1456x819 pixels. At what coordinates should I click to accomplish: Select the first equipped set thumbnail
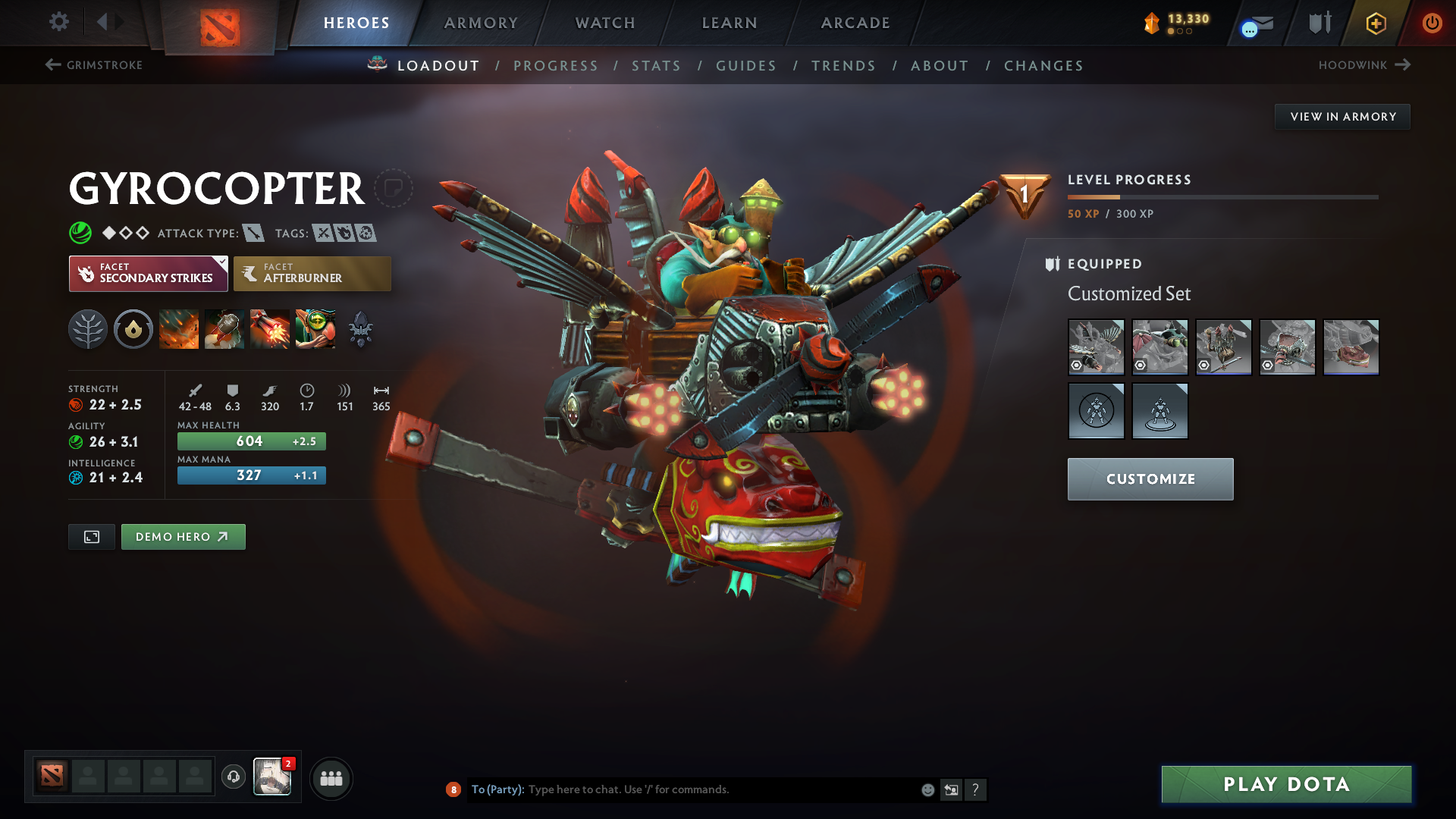tap(1096, 347)
